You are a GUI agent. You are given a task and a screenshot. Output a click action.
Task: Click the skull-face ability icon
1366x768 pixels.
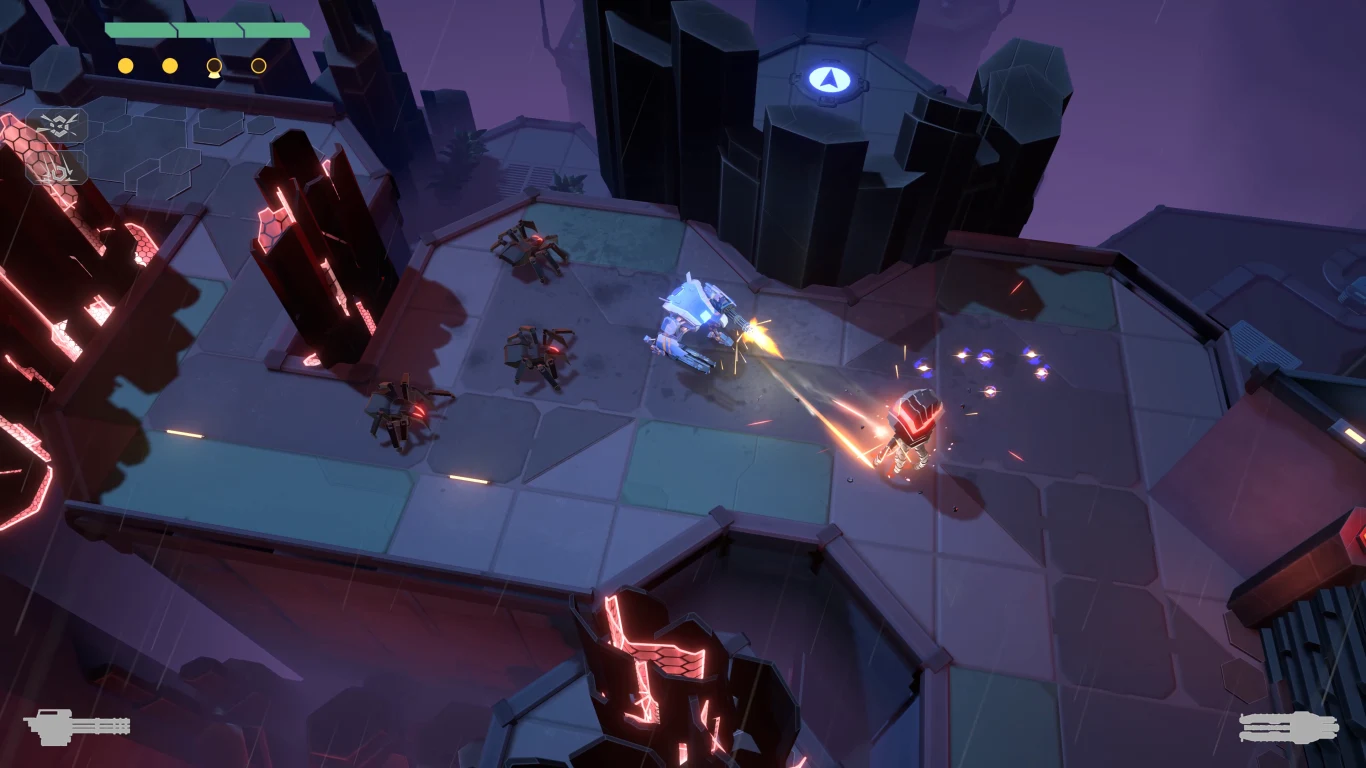tap(56, 125)
